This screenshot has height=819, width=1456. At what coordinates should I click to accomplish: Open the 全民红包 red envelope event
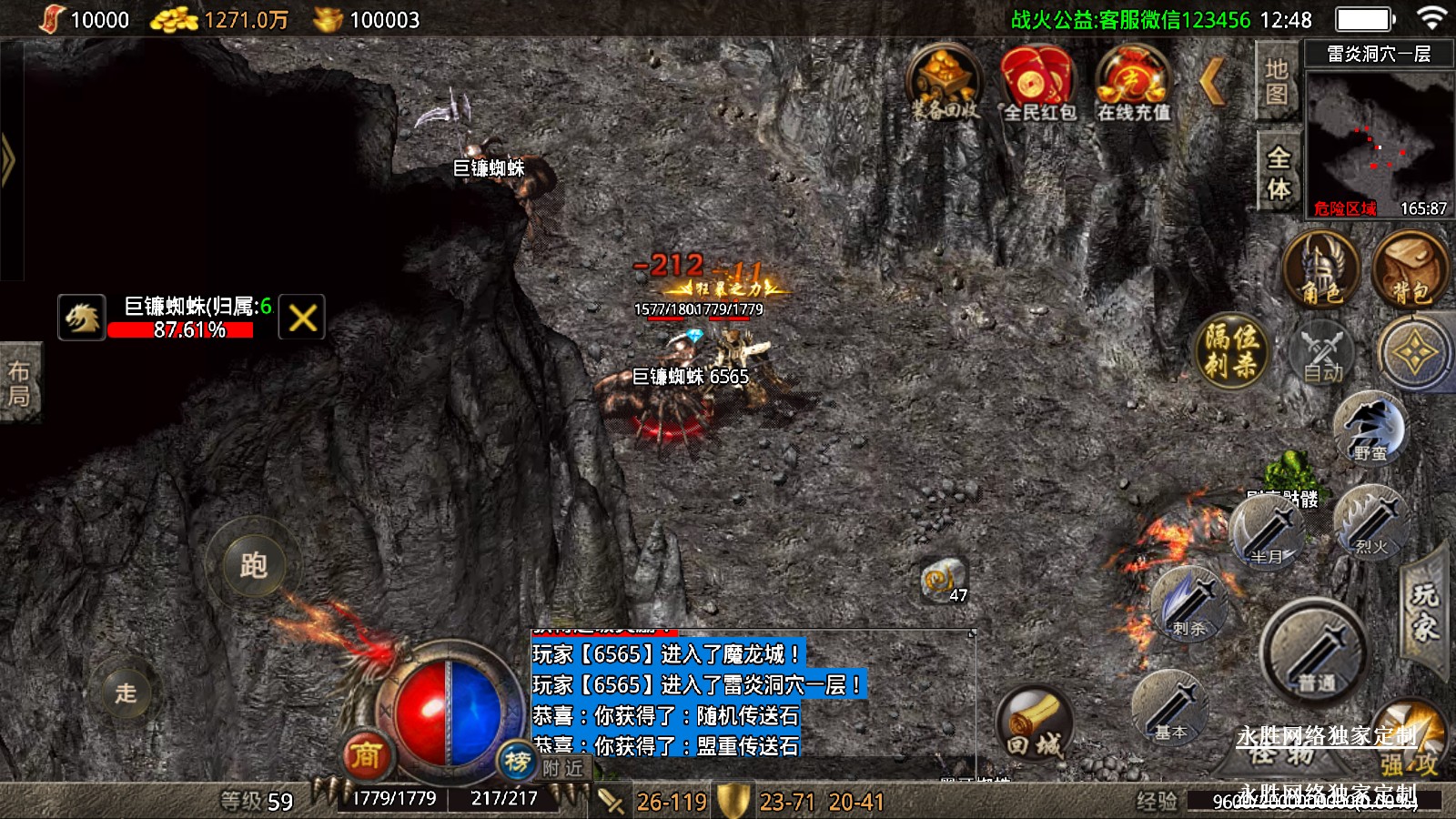click(x=1038, y=83)
